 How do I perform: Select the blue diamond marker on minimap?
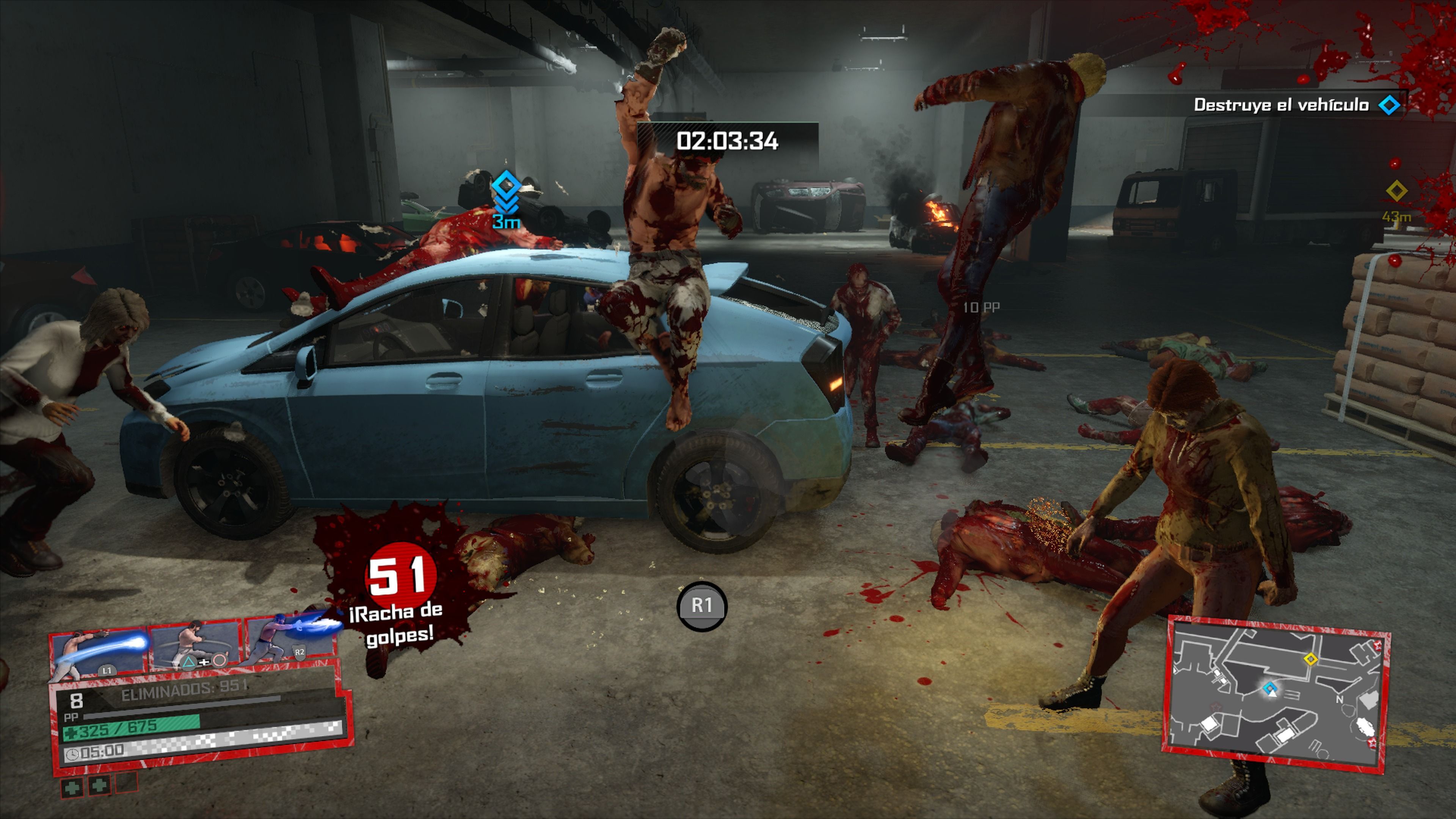[1270, 688]
